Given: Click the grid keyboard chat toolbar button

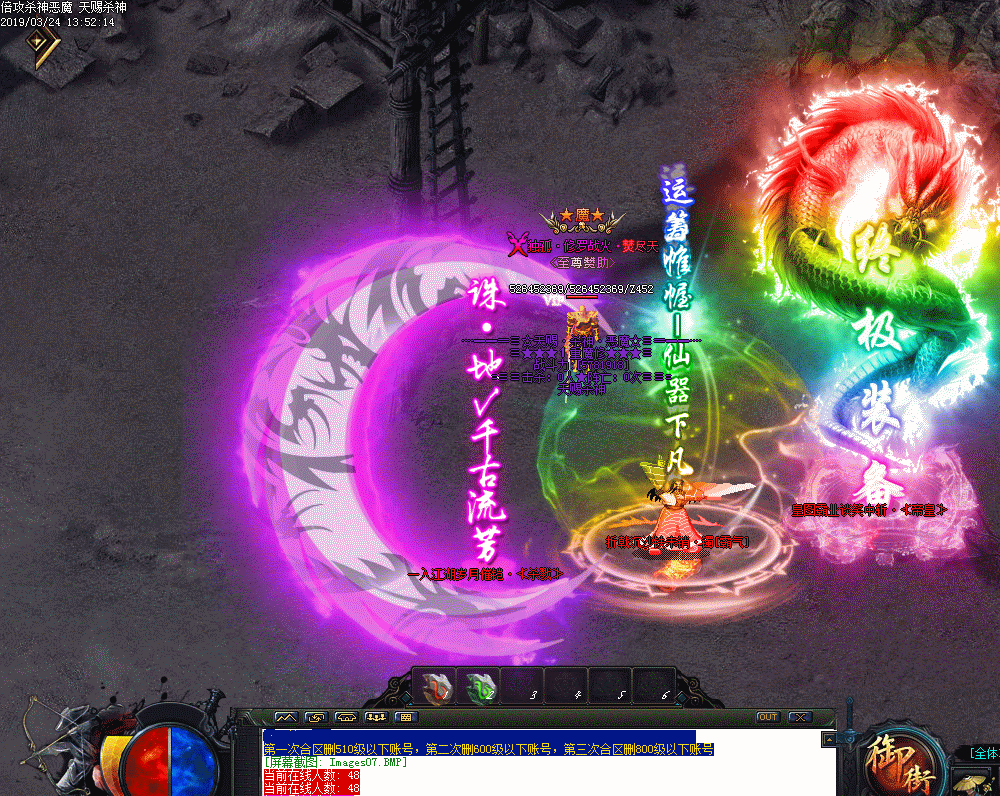Looking at the screenshot, I should (405, 717).
